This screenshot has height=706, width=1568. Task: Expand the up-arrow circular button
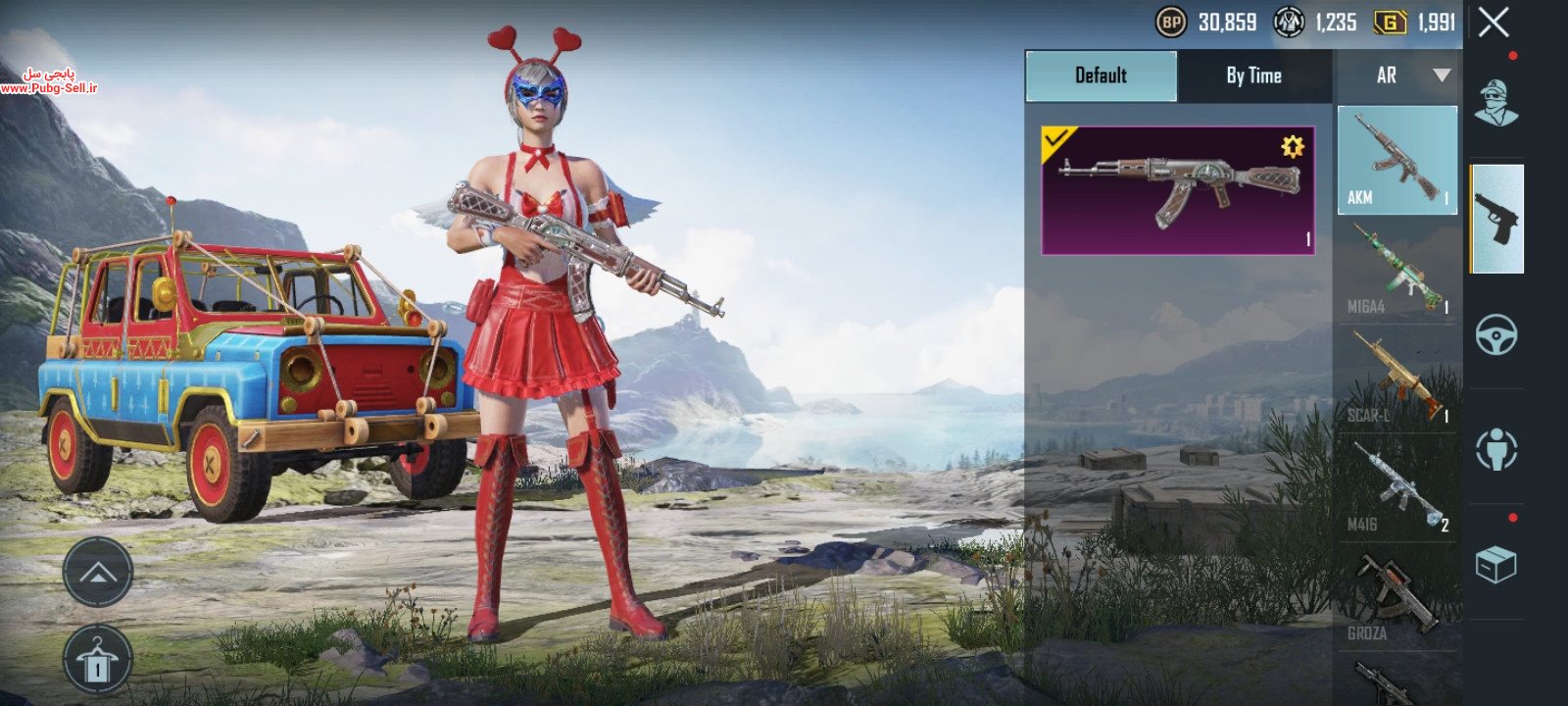pyautogui.click(x=98, y=573)
